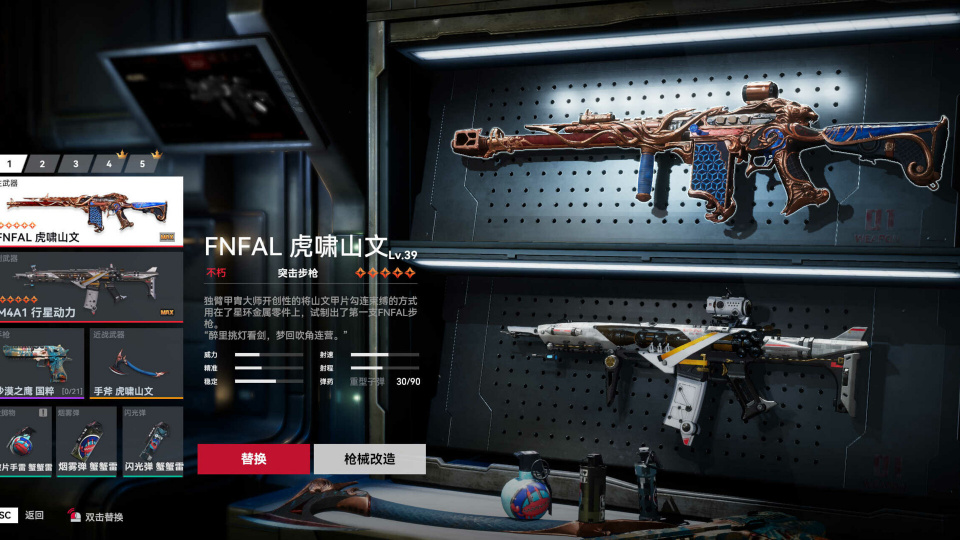Select the M4A1 行星动力 secondary weapon slot
This screenshot has height=540, width=960.
click(90, 287)
